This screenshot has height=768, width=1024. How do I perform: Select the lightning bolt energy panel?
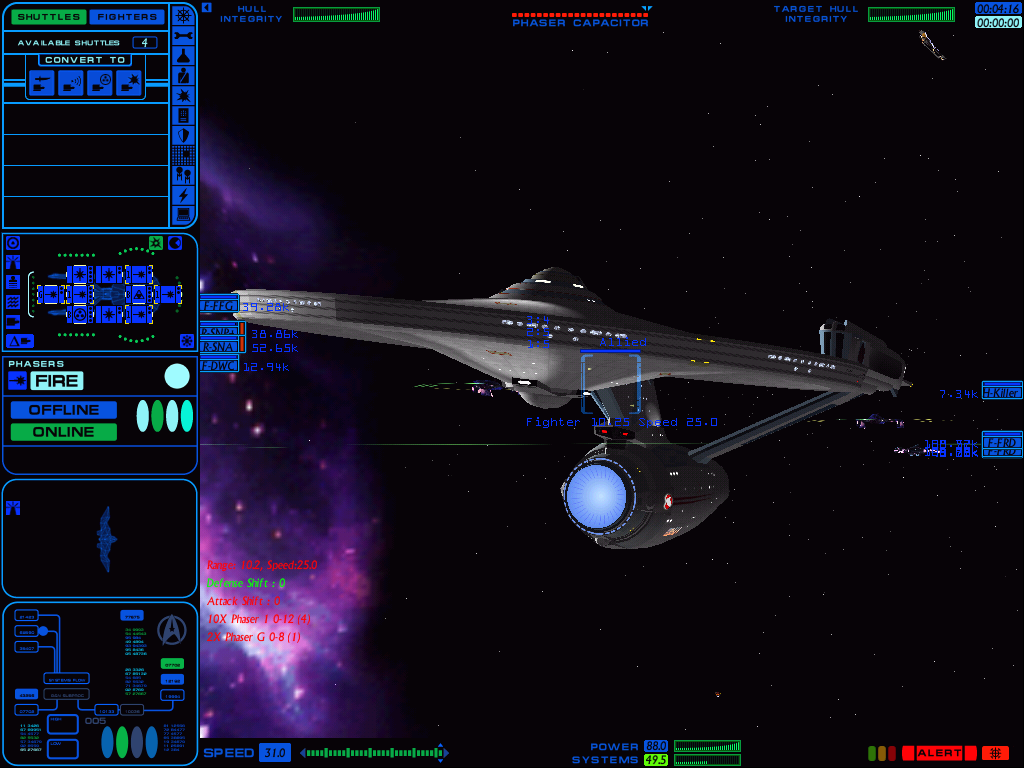click(183, 195)
